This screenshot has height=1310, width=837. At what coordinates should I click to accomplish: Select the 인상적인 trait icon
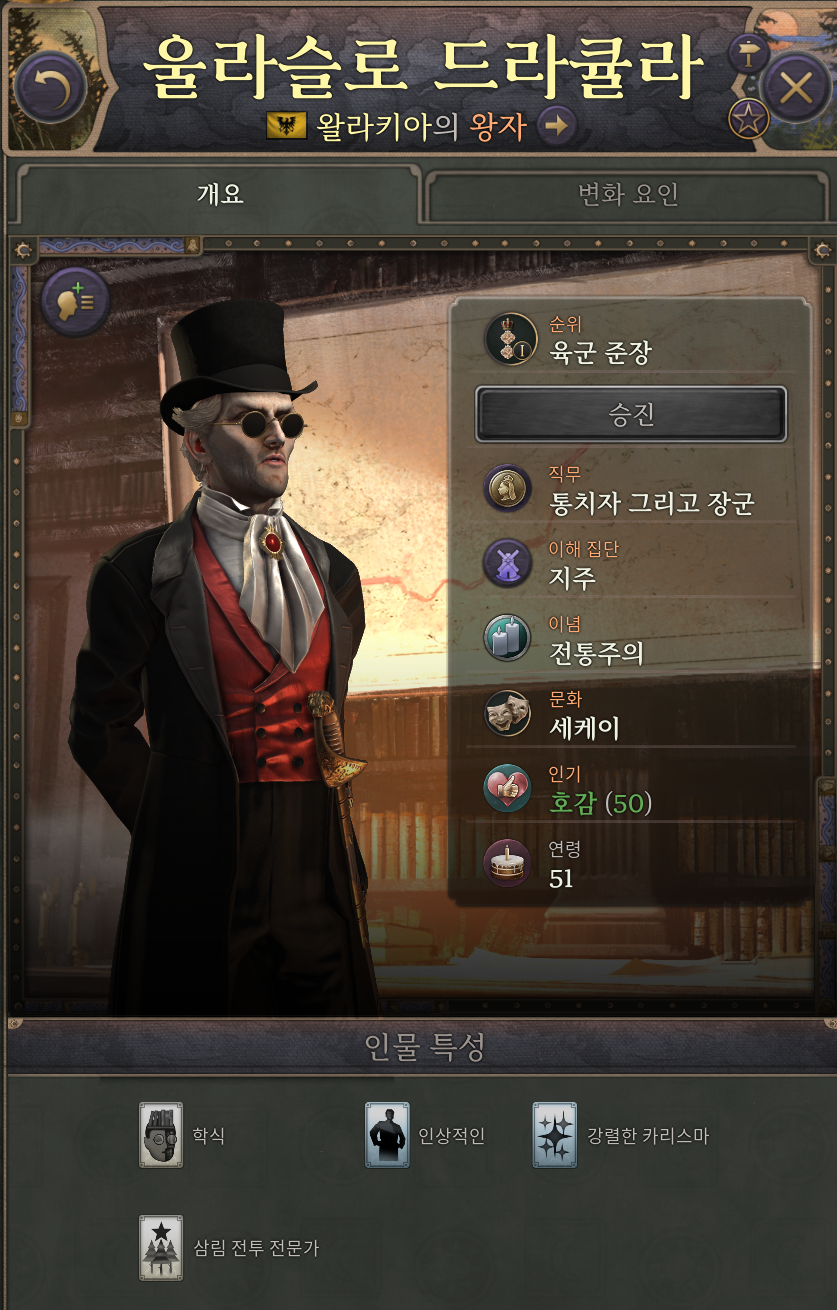(387, 1135)
